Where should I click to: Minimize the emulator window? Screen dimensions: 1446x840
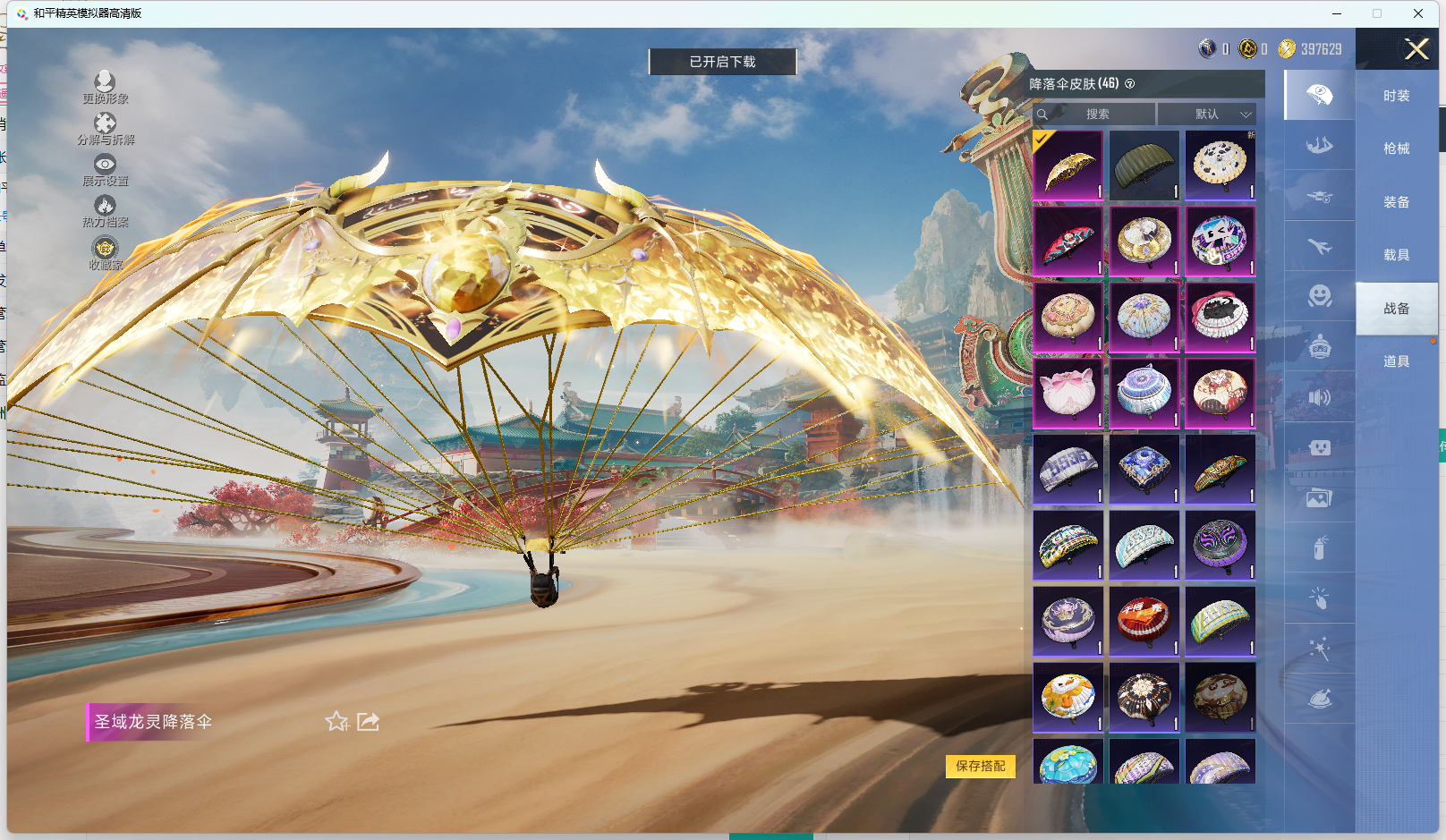(x=1336, y=13)
